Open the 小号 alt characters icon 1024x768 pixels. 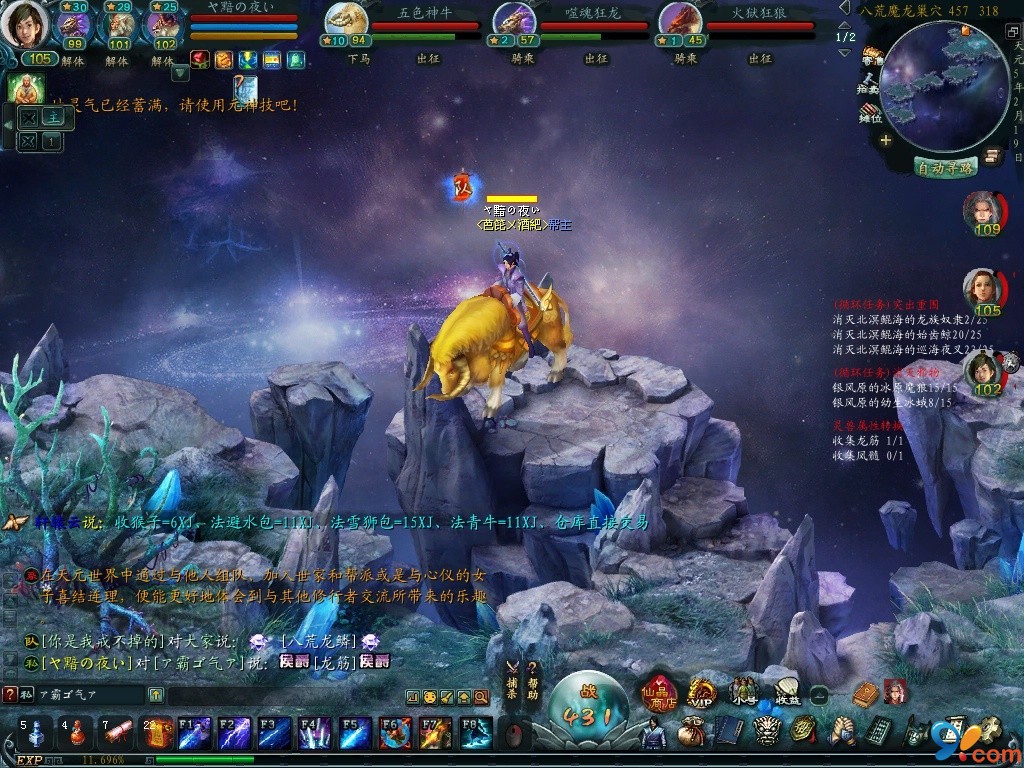pos(743,690)
